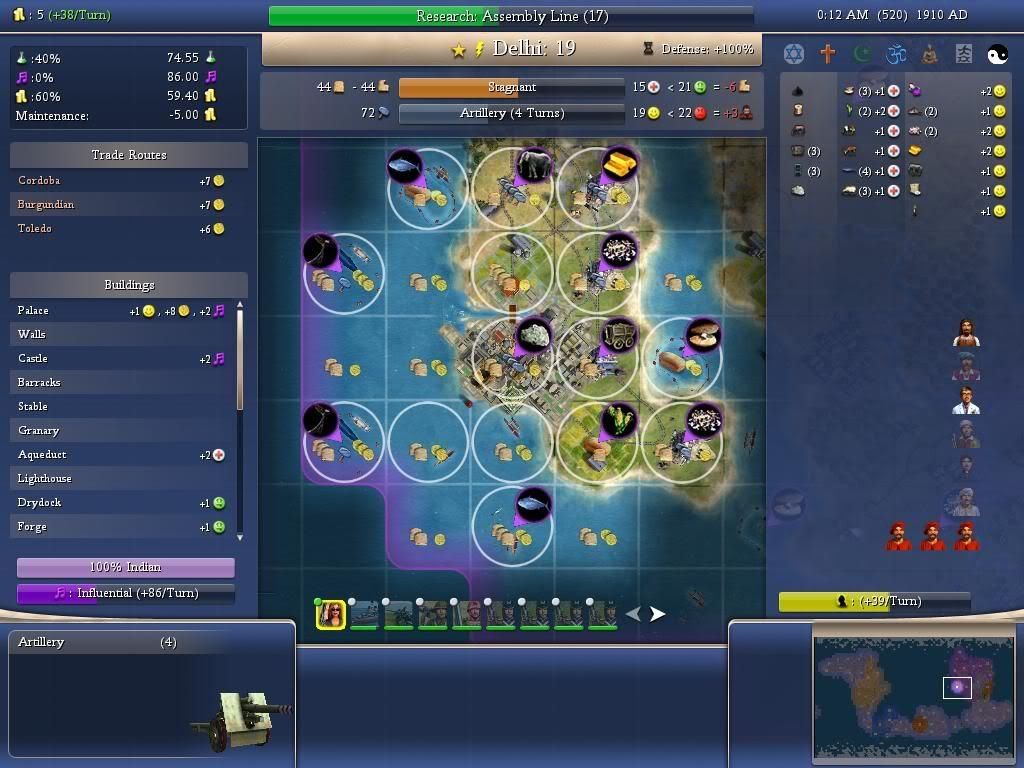
Task: Select Forge in the Buildings list
Action: point(32,526)
